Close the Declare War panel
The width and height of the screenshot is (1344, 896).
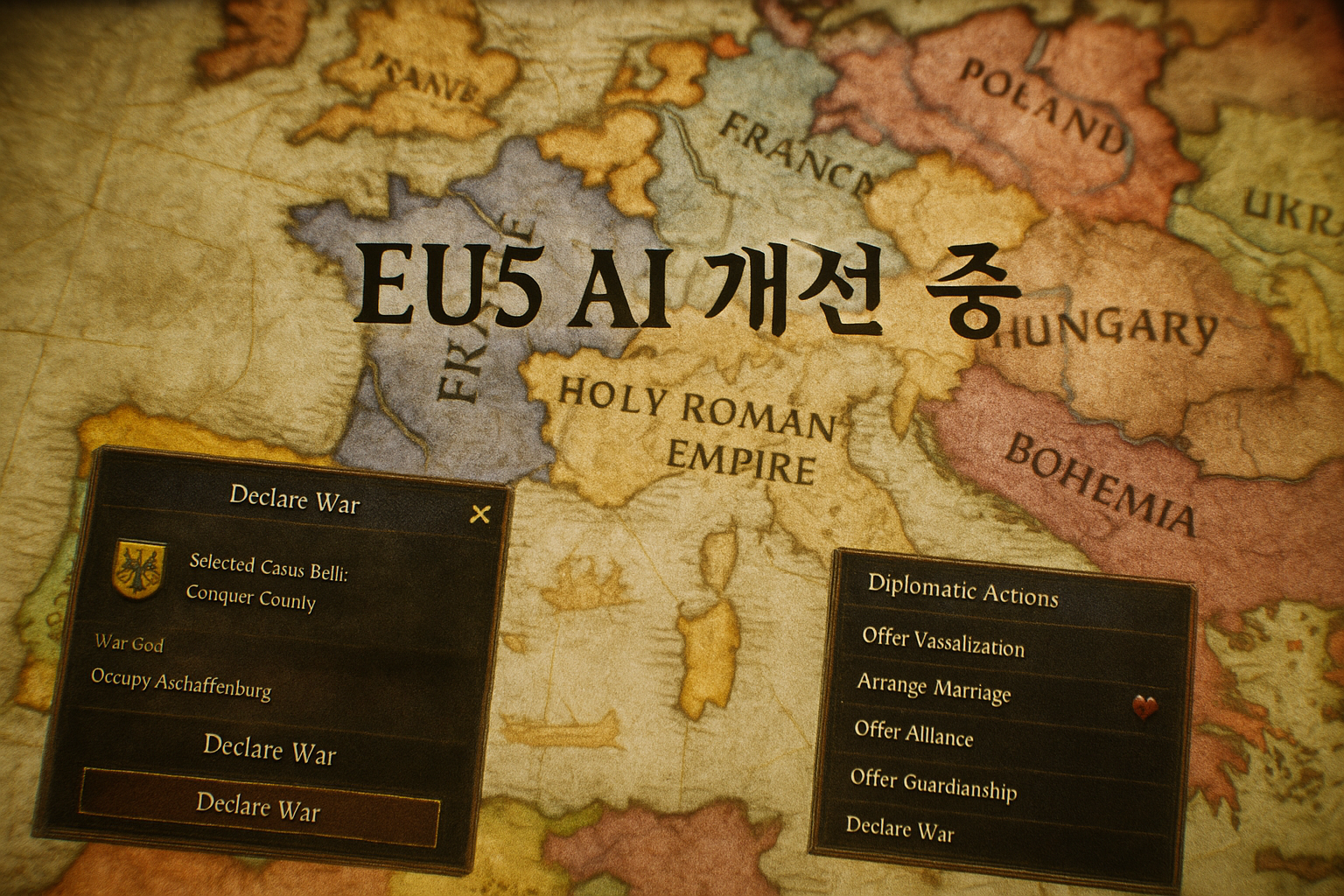[479, 514]
